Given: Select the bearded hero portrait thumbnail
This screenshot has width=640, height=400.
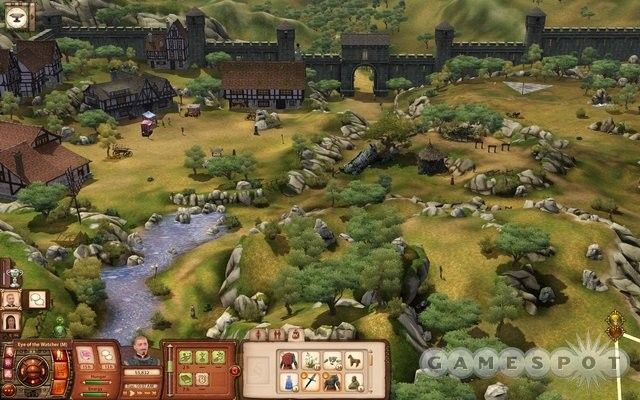Looking at the screenshot, I should pos(12,298).
